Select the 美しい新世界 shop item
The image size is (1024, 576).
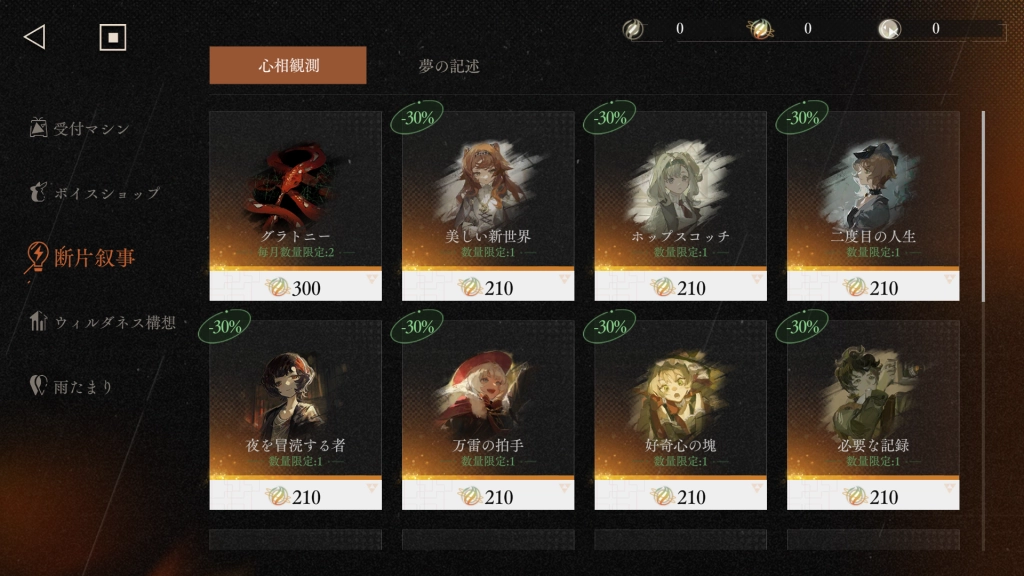(488, 206)
